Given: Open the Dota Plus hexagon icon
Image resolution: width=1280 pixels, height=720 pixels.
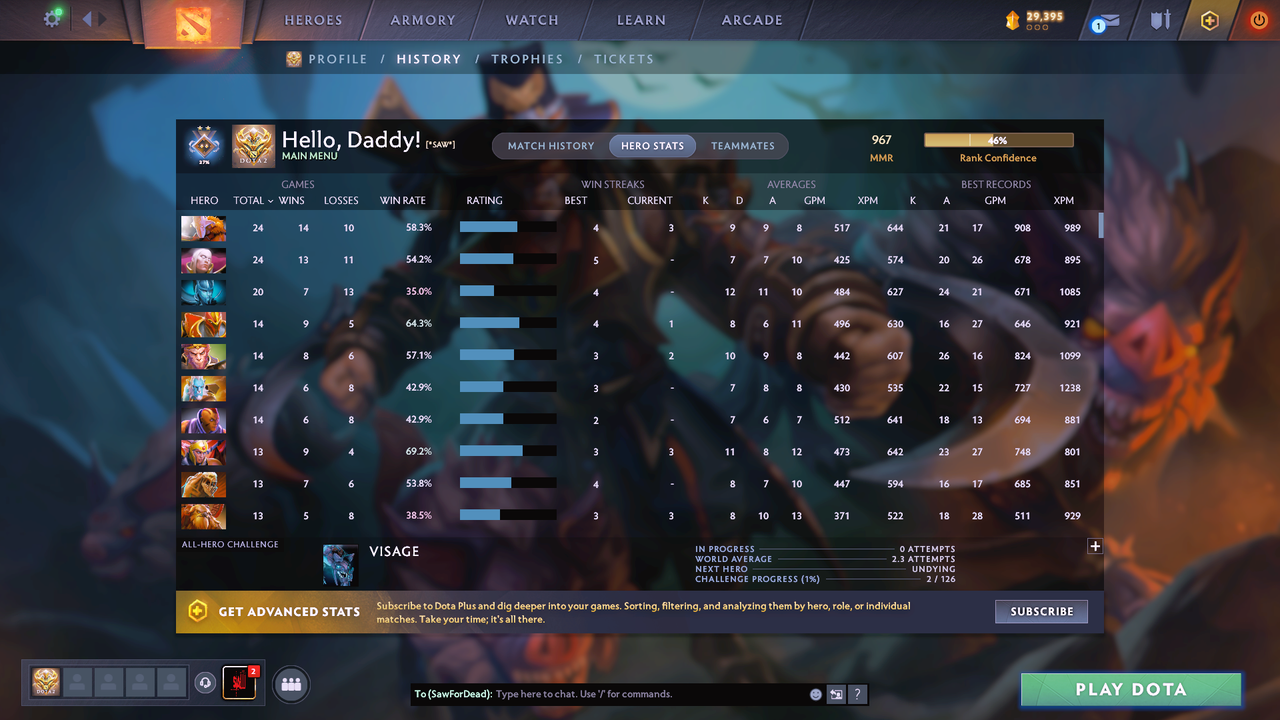Looking at the screenshot, I should tap(1208, 19).
